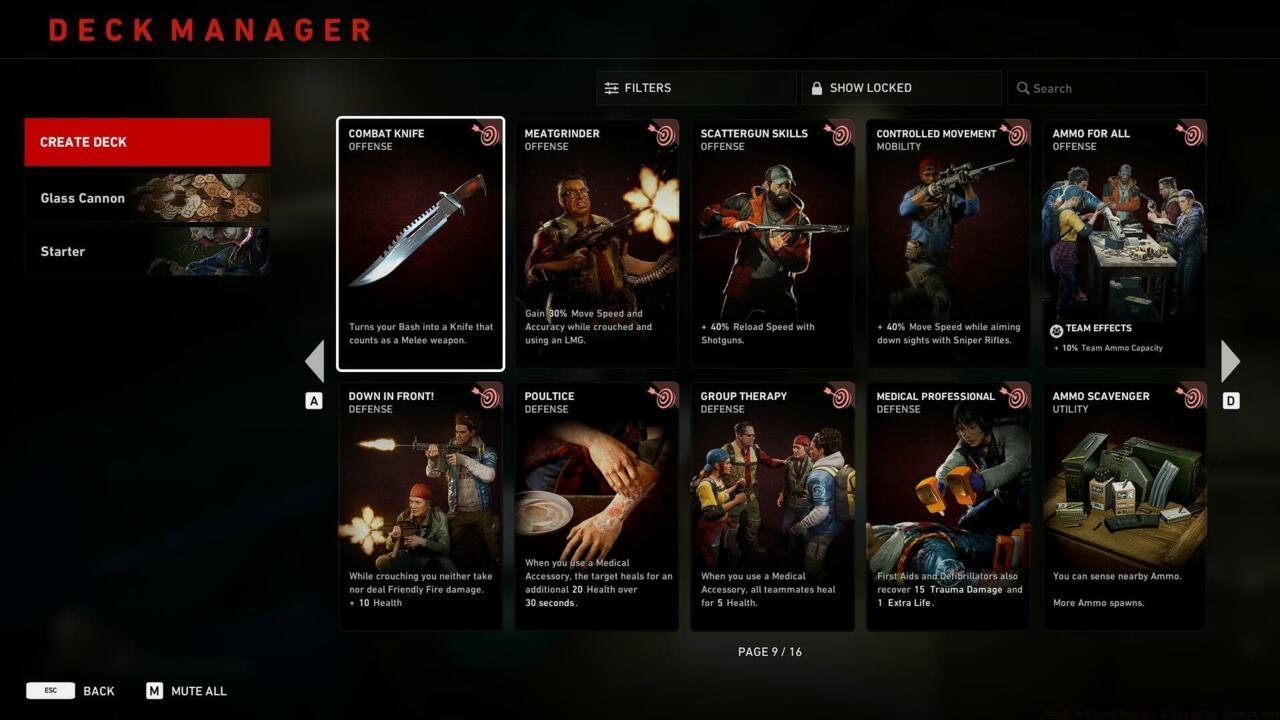Open the Glass Cannon deck

point(147,198)
